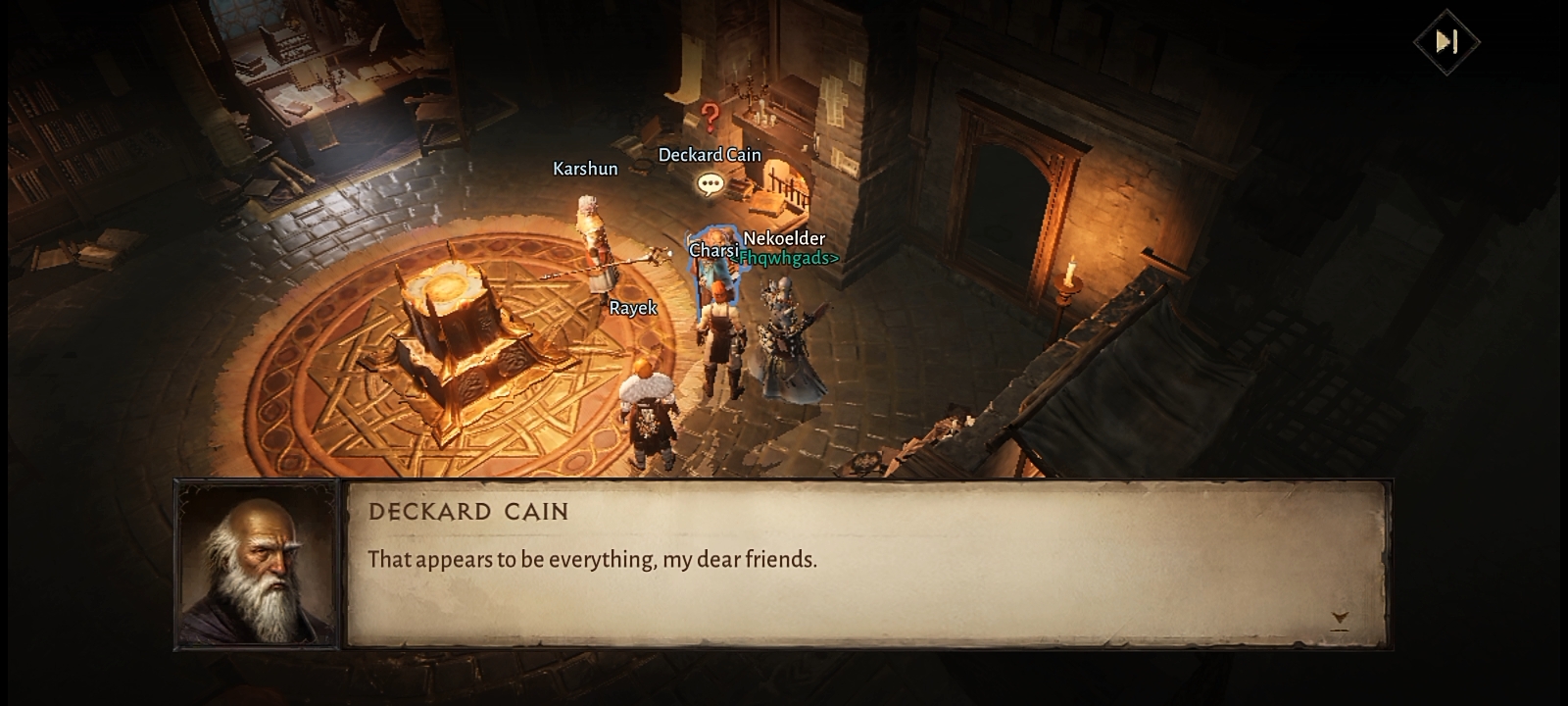The height and width of the screenshot is (706, 1568).
Task: Advance dialogue using the small arrow indicator
Action: 1340,619
